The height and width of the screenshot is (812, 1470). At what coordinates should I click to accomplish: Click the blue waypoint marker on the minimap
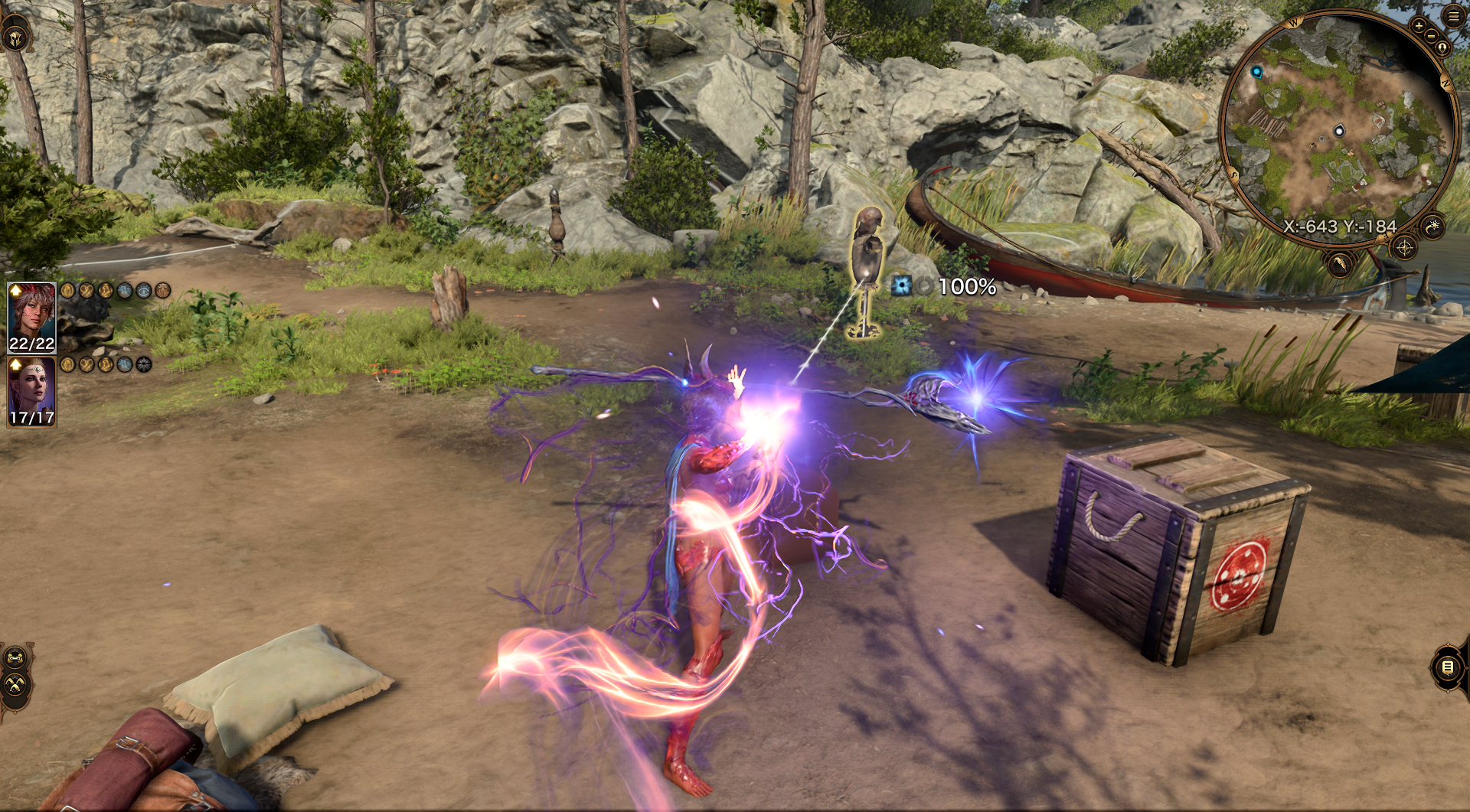coord(1256,72)
